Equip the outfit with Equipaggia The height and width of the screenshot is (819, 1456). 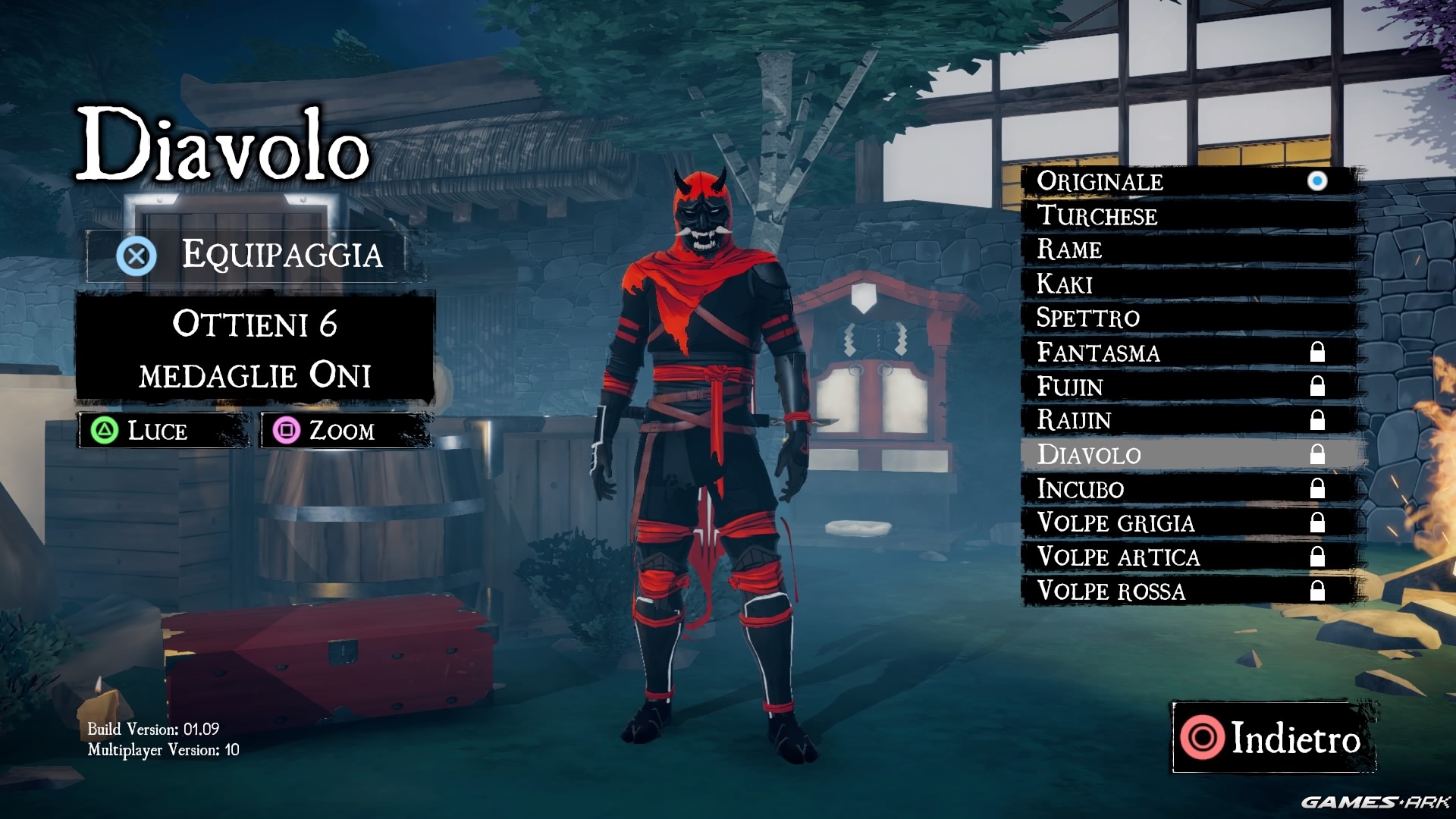coord(250,256)
